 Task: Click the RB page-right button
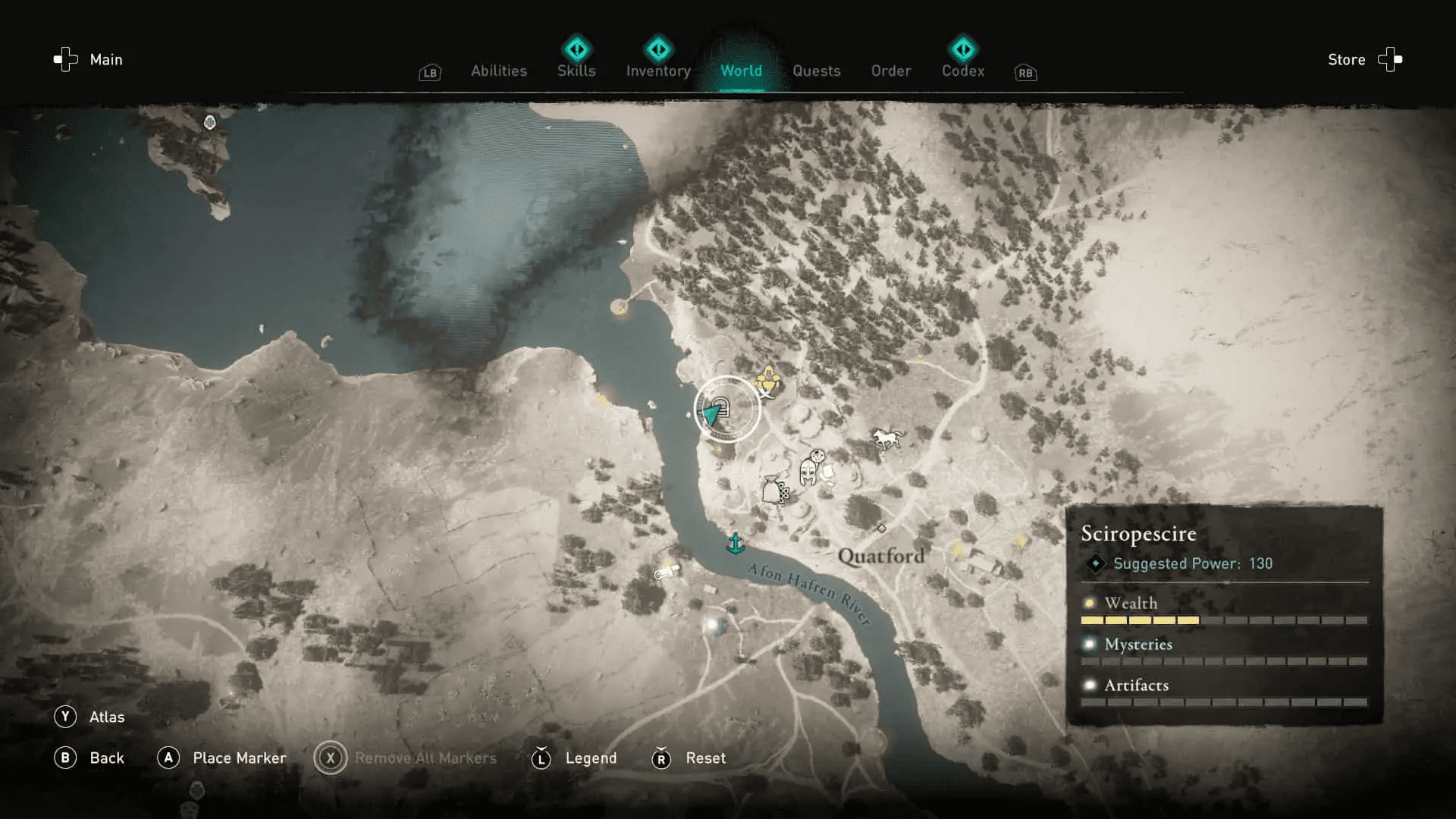click(x=1025, y=73)
